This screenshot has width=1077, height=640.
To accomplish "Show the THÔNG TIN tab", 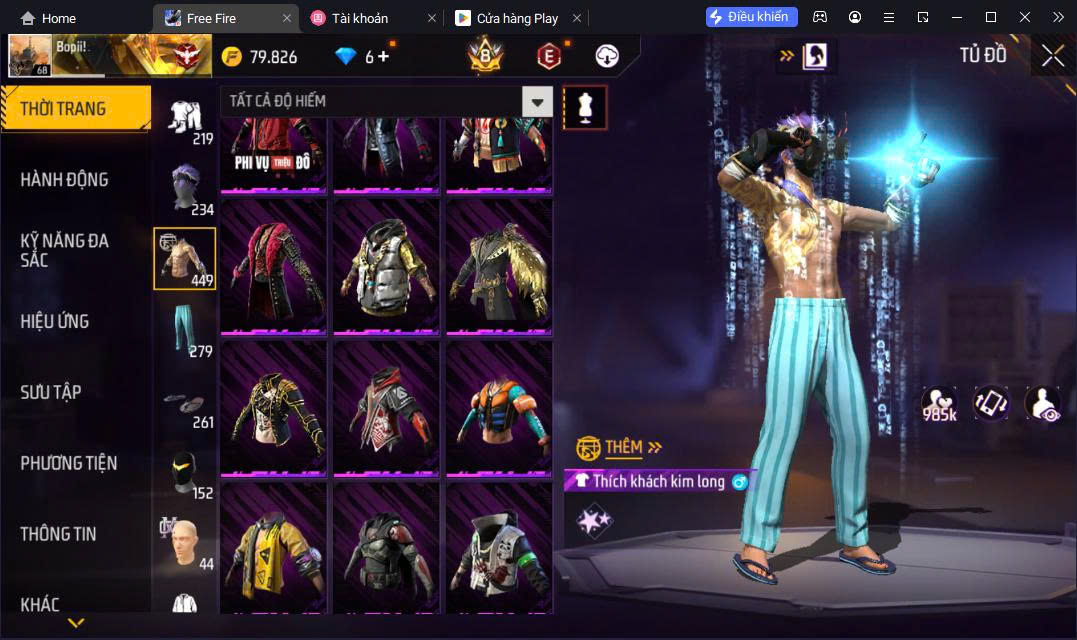I will point(59,534).
